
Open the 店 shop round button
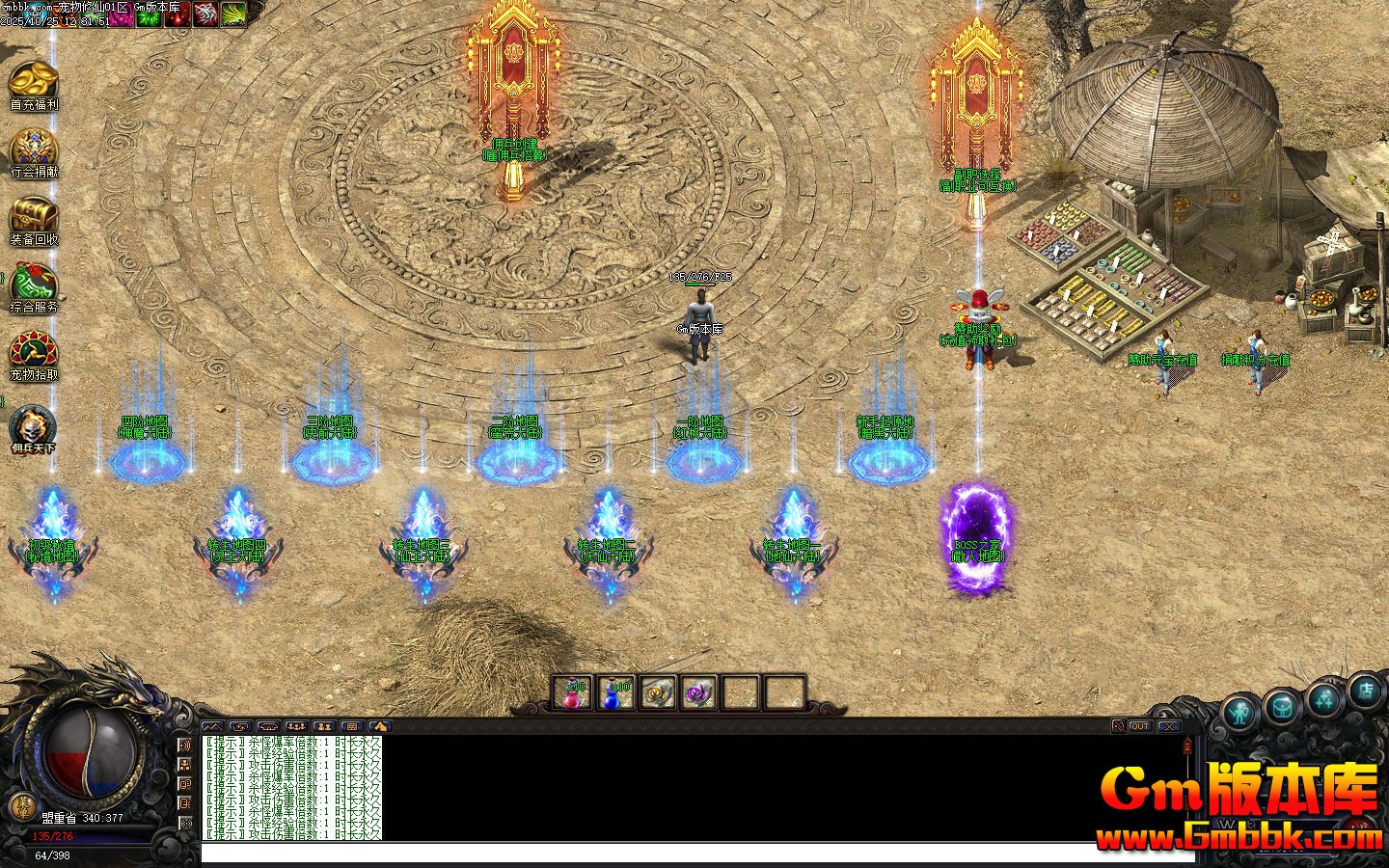1366,690
